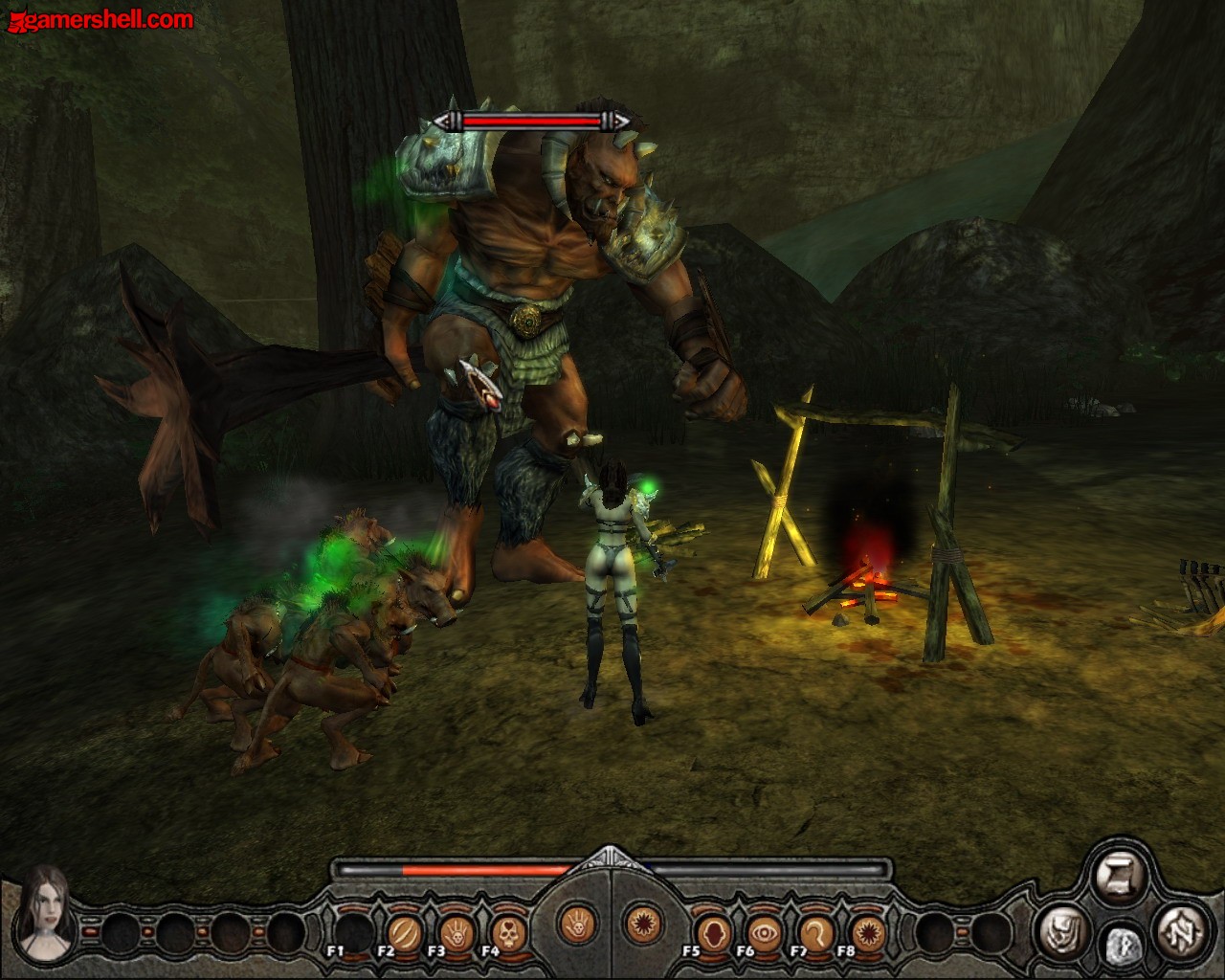
Task: Open the gamershell.com watermark link
Action: (x=99, y=18)
